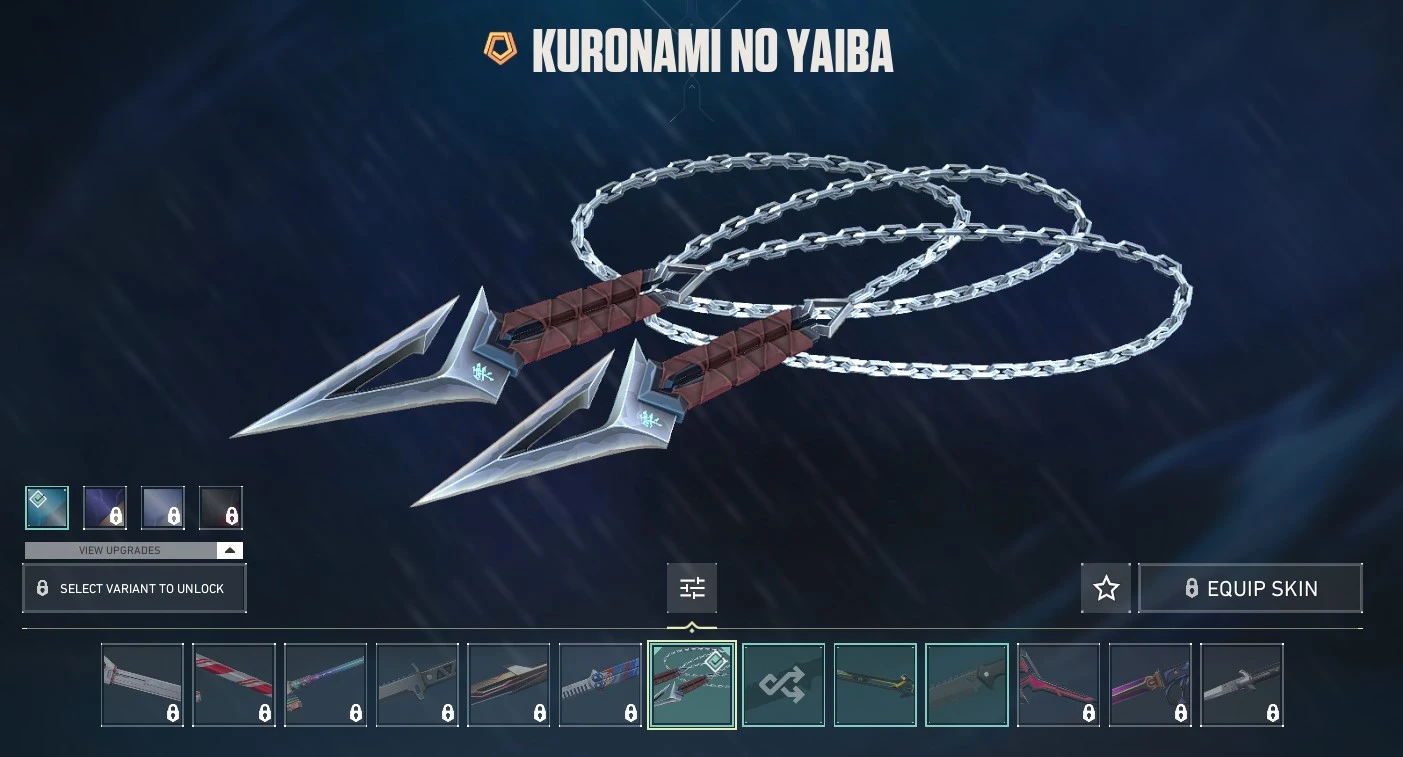Collapse the upgrades bar using its arrow
Viewport: 1403px width, 757px height.
(229, 550)
